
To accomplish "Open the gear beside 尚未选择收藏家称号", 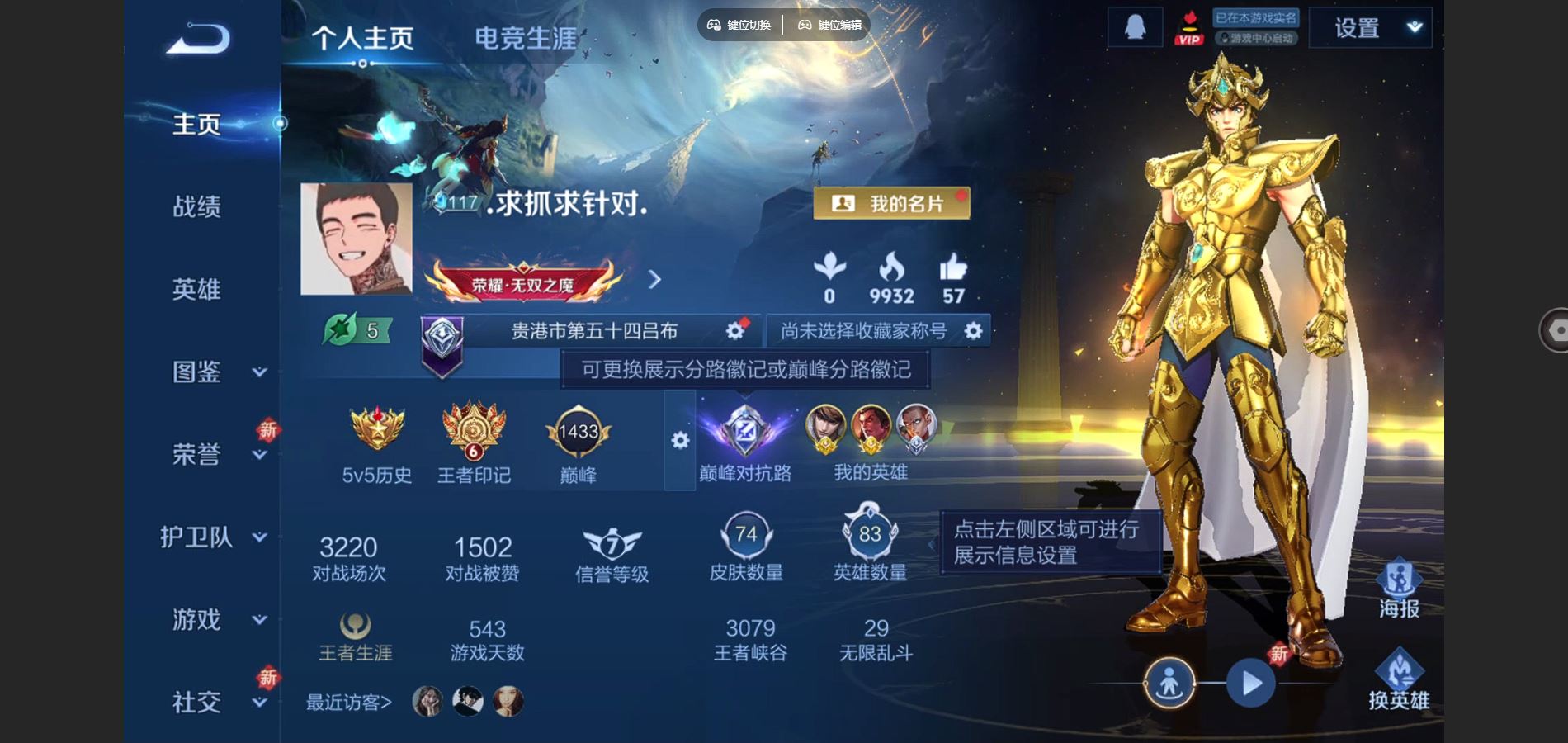I will pyautogui.click(x=974, y=329).
